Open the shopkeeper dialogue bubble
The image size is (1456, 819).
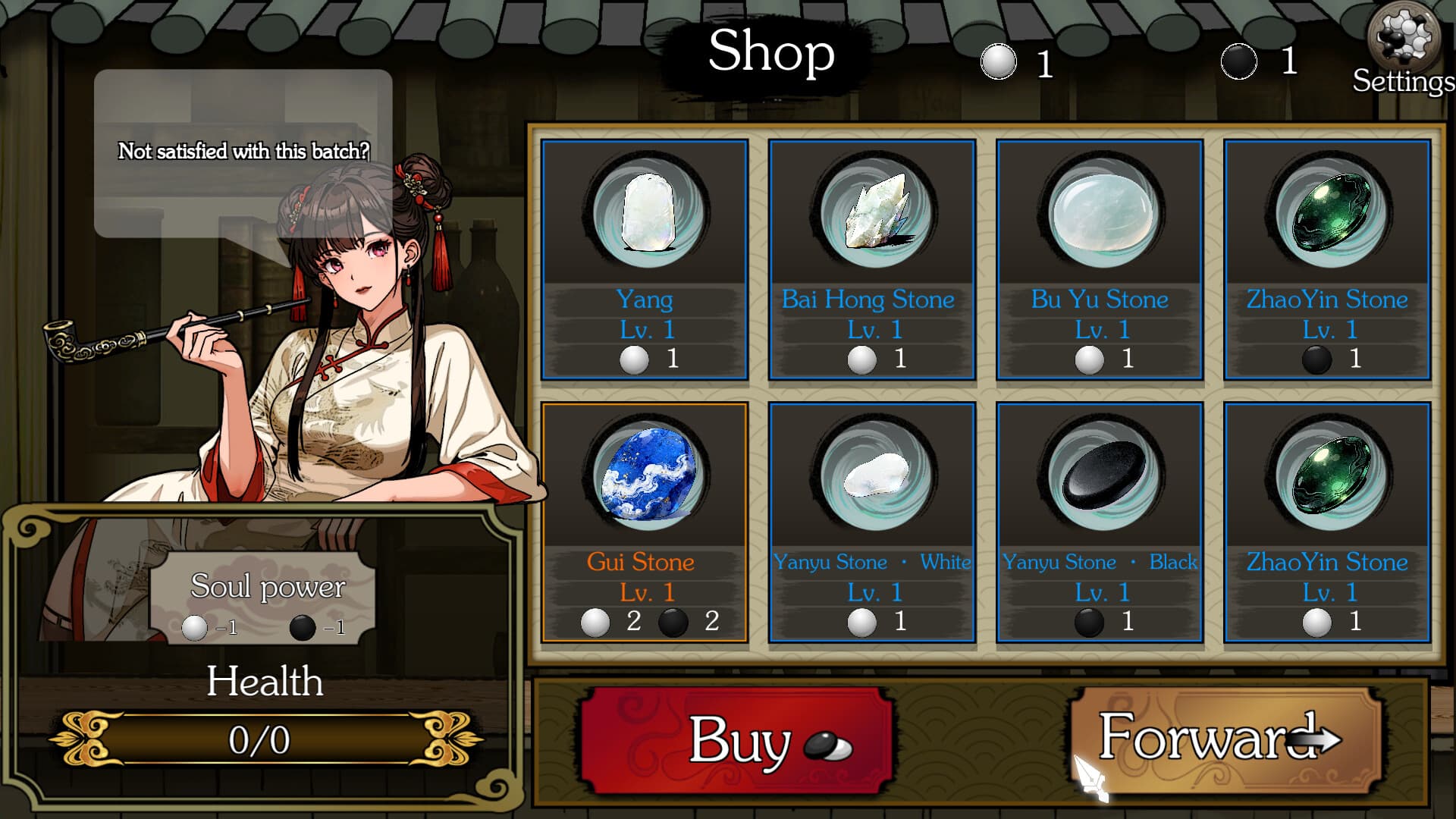click(243, 152)
